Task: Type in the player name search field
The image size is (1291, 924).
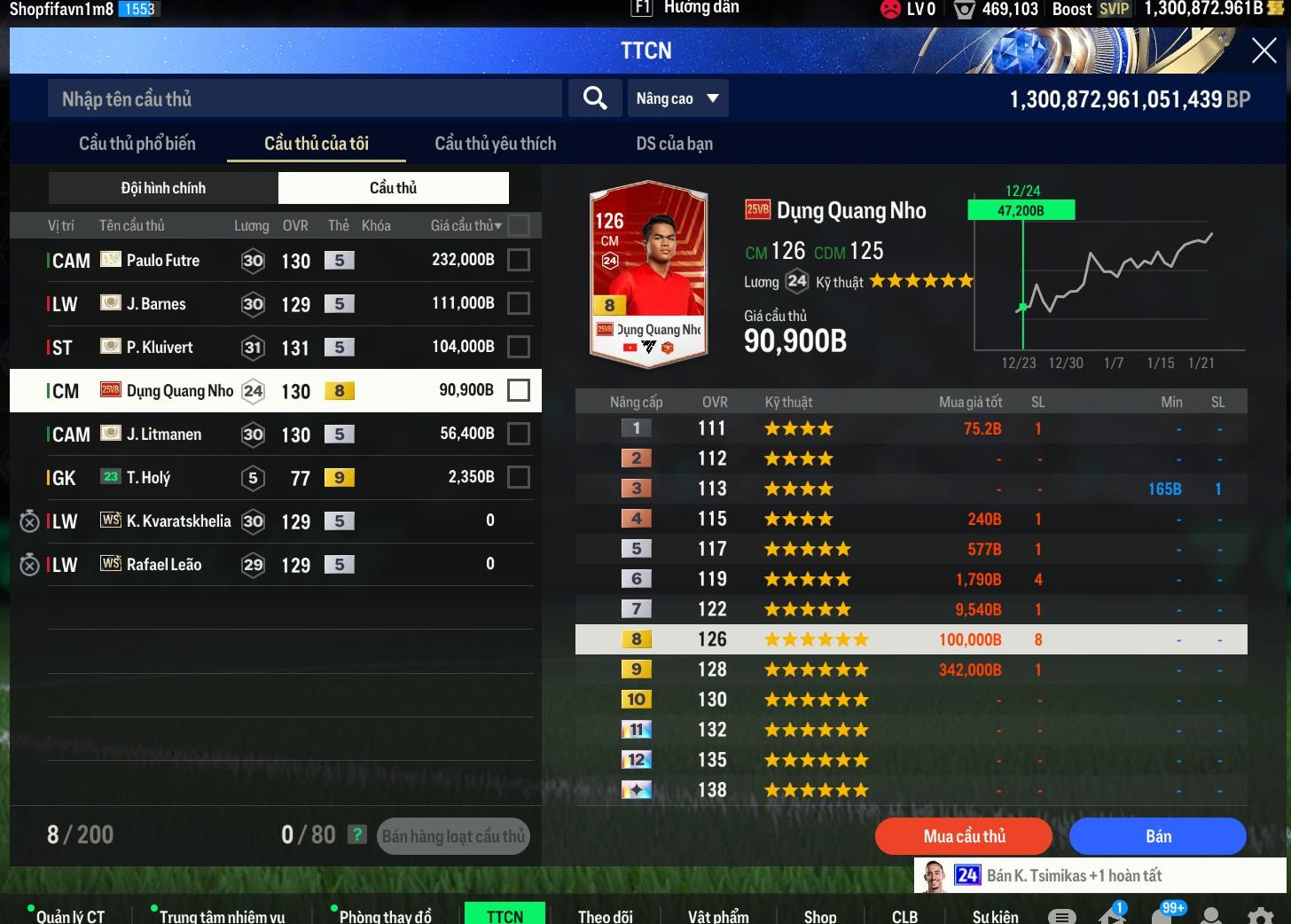Action: click(304, 98)
